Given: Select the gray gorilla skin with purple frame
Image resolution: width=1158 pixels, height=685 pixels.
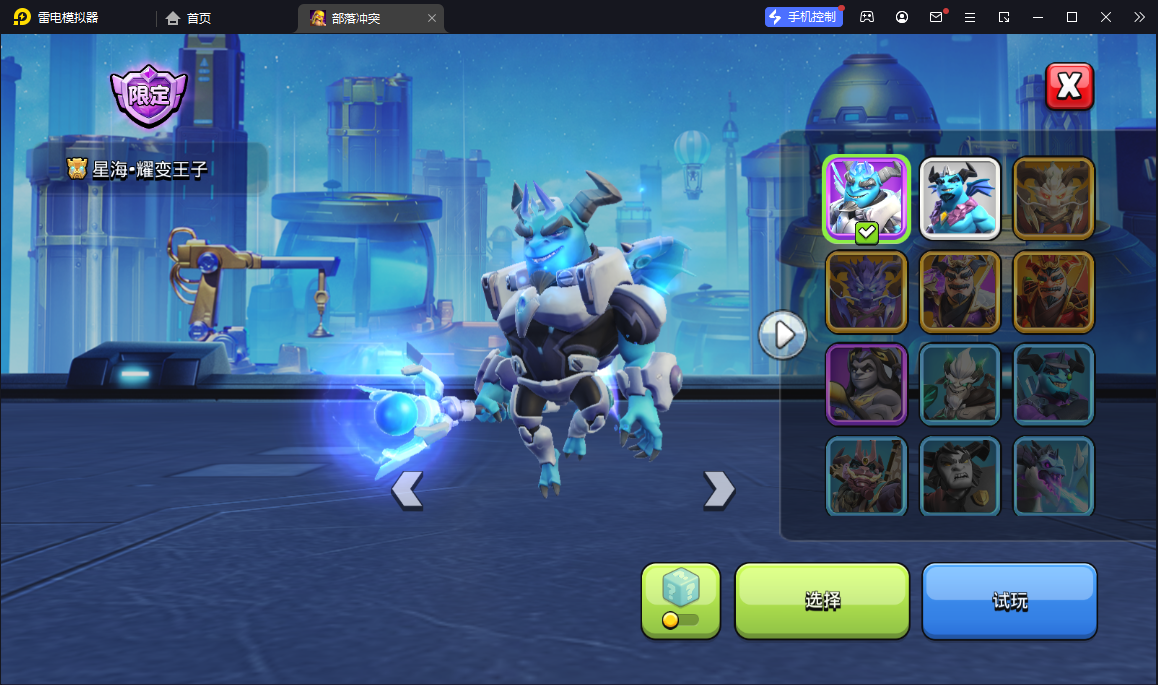Looking at the screenshot, I should pos(866,384).
